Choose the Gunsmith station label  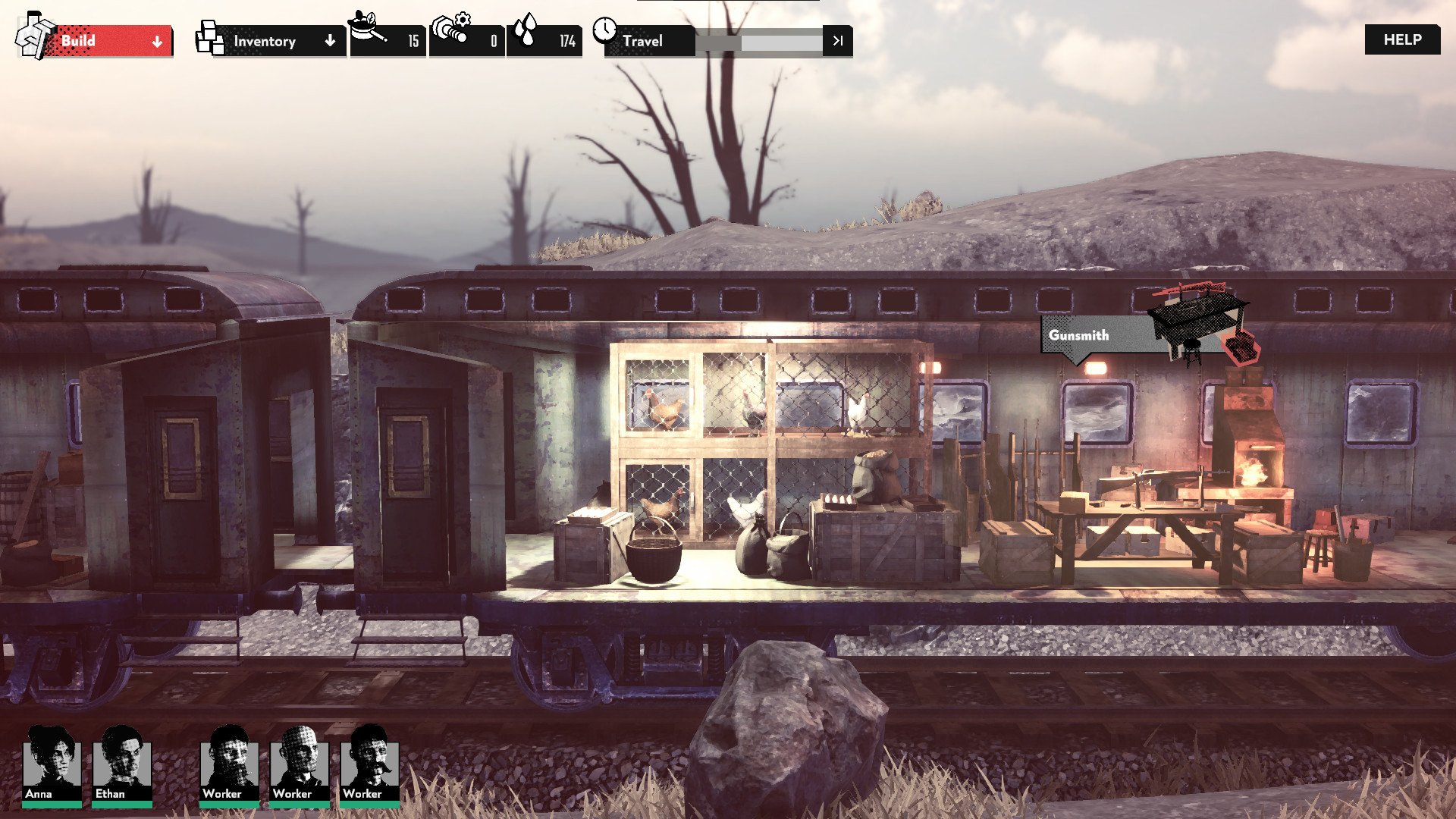click(x=1079, y=335)
